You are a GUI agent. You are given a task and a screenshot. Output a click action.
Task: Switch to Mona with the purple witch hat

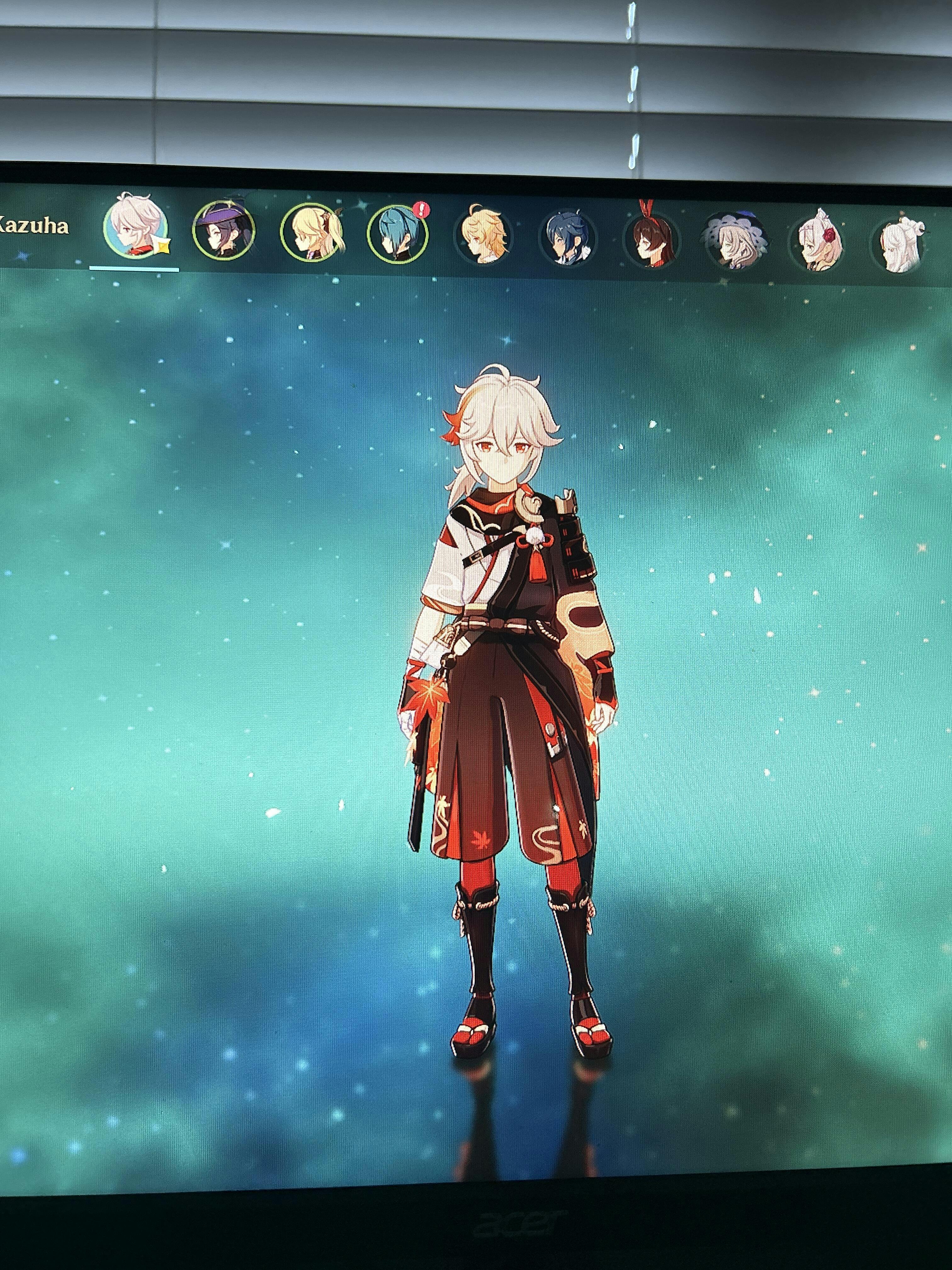(x=223, y=232)
